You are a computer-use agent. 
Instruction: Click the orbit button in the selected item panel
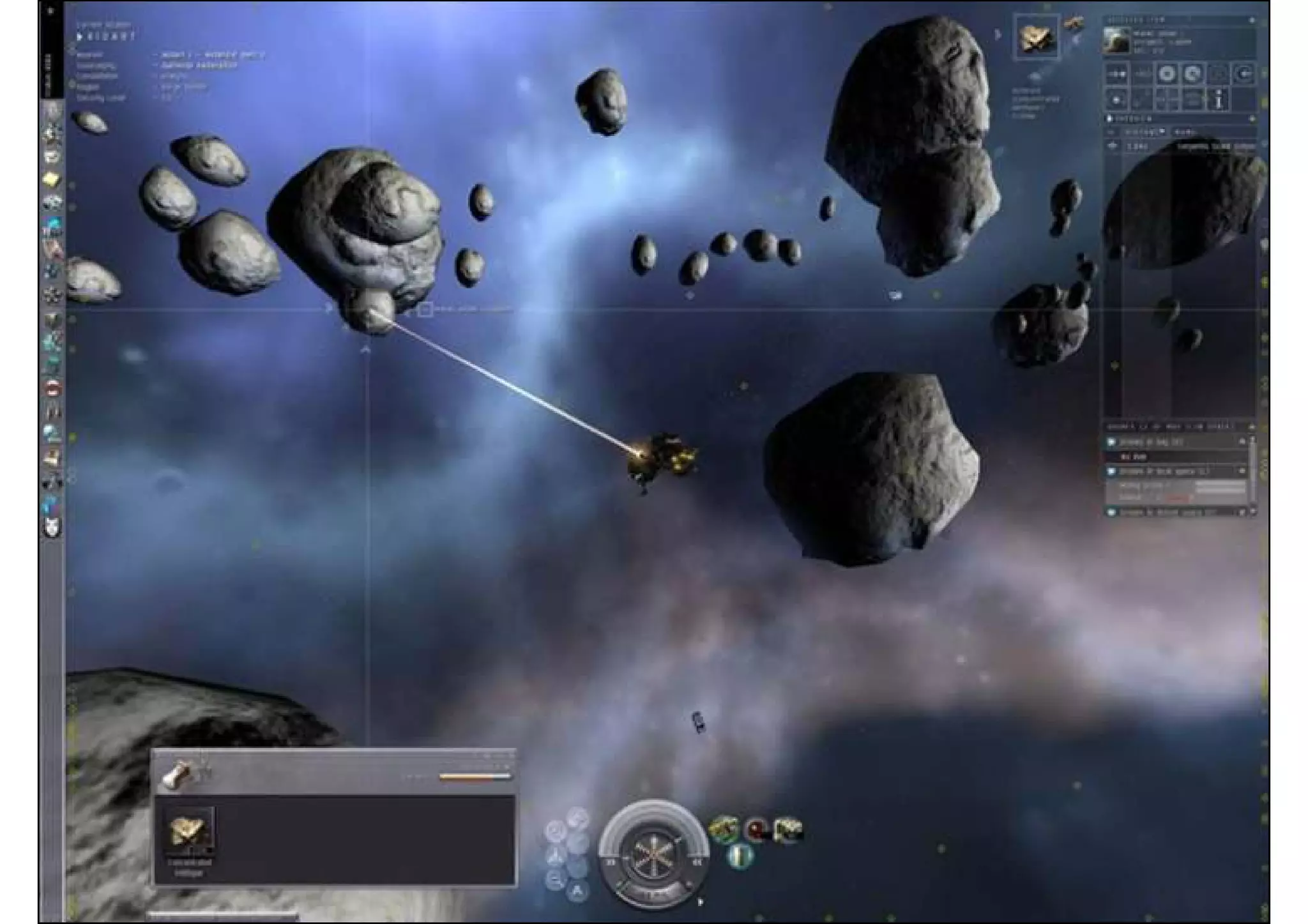pyautogui.click(x=1167, y=74)
